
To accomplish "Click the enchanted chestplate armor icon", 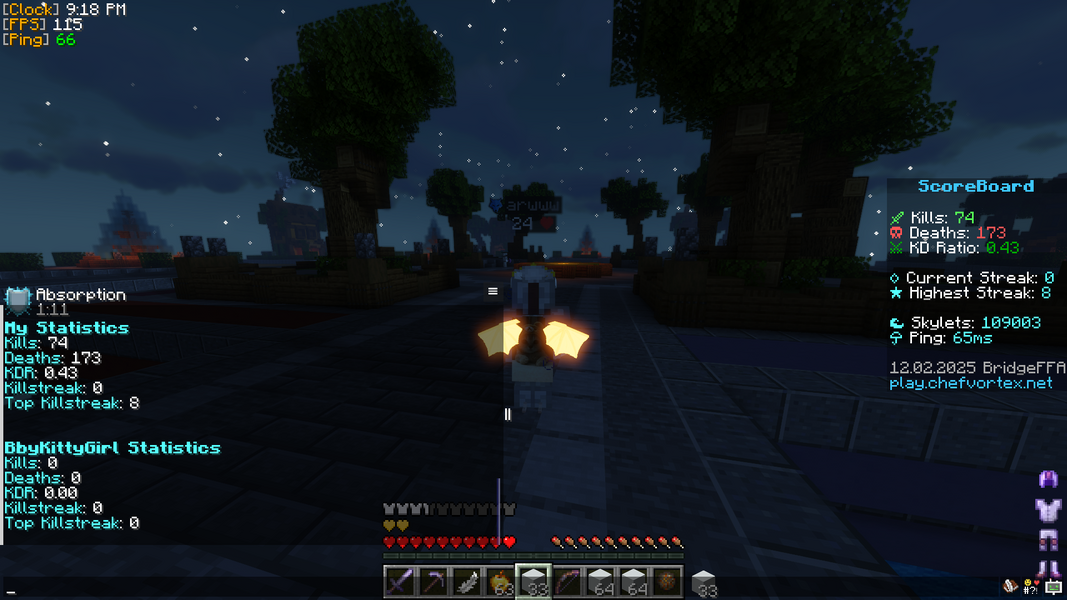I will pos(1049,510).
